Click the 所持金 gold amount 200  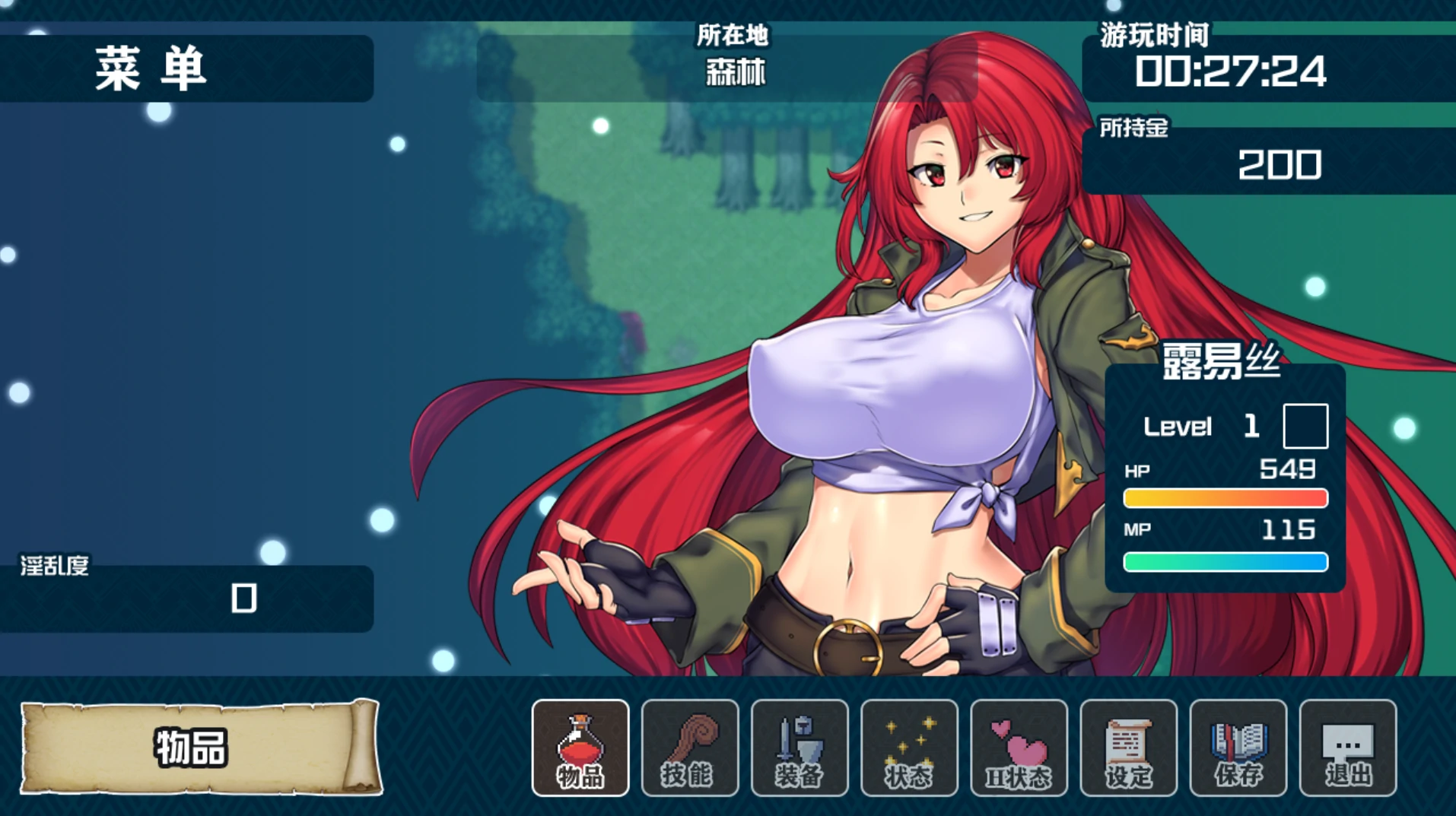point(1280,164)
